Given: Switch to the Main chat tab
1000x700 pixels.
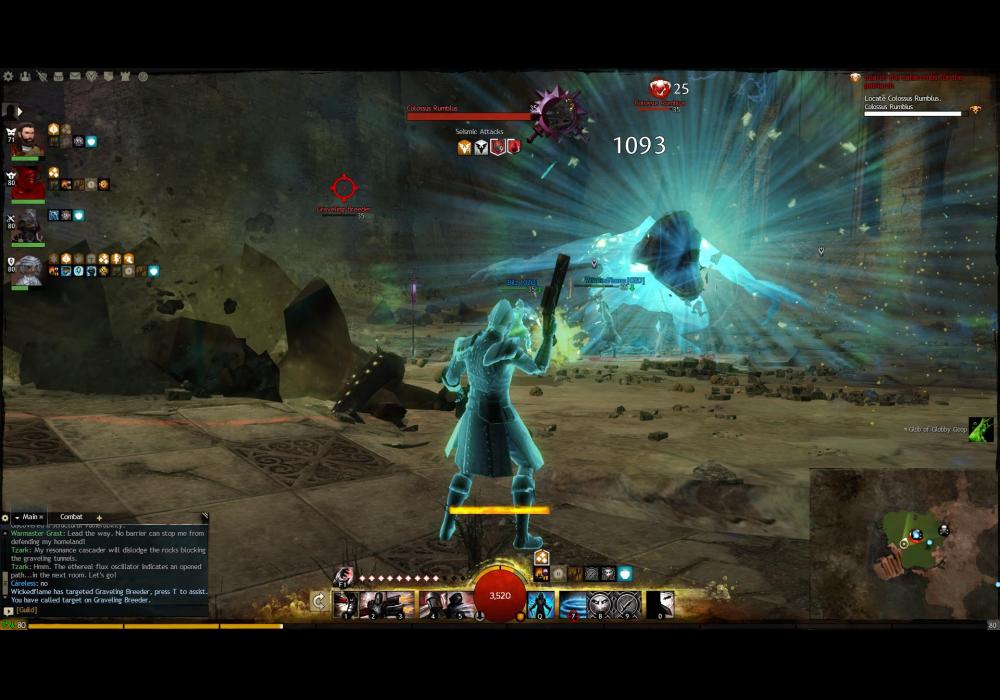Looking at the screenshot, I should (31, 517).
